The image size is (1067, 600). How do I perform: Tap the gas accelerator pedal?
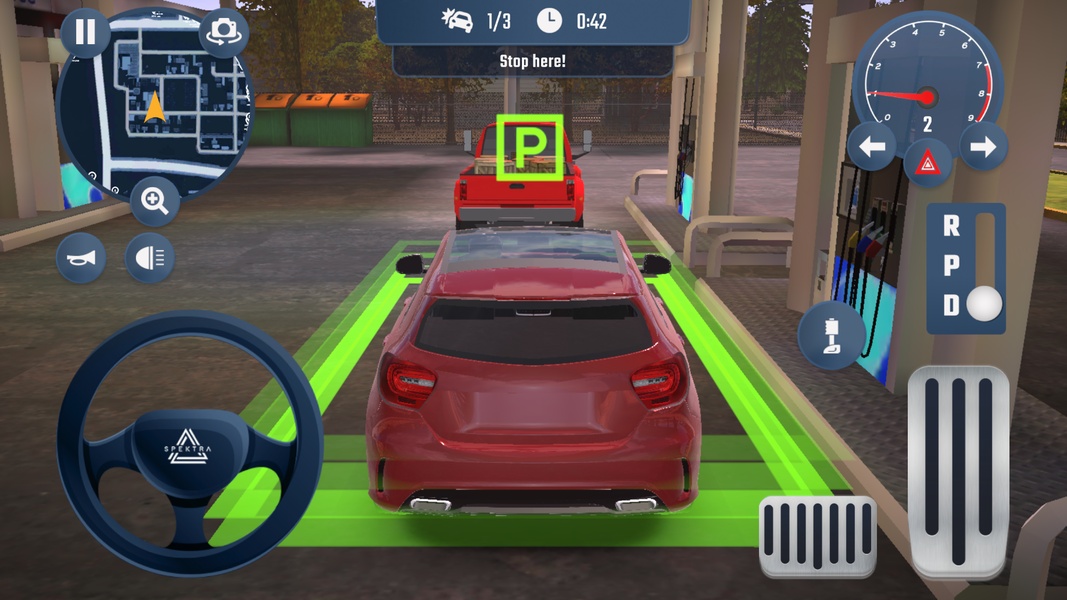[x=958, y=470]
